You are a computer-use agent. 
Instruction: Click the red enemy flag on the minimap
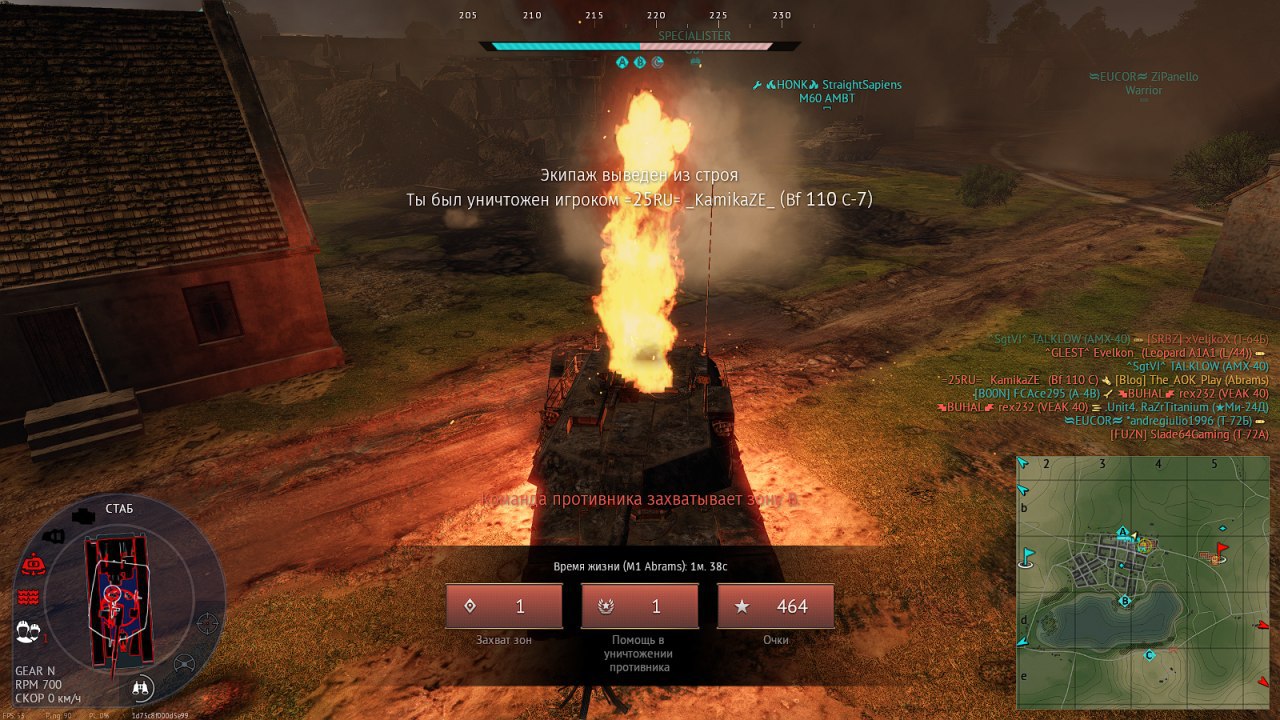tap(1220, 548)
